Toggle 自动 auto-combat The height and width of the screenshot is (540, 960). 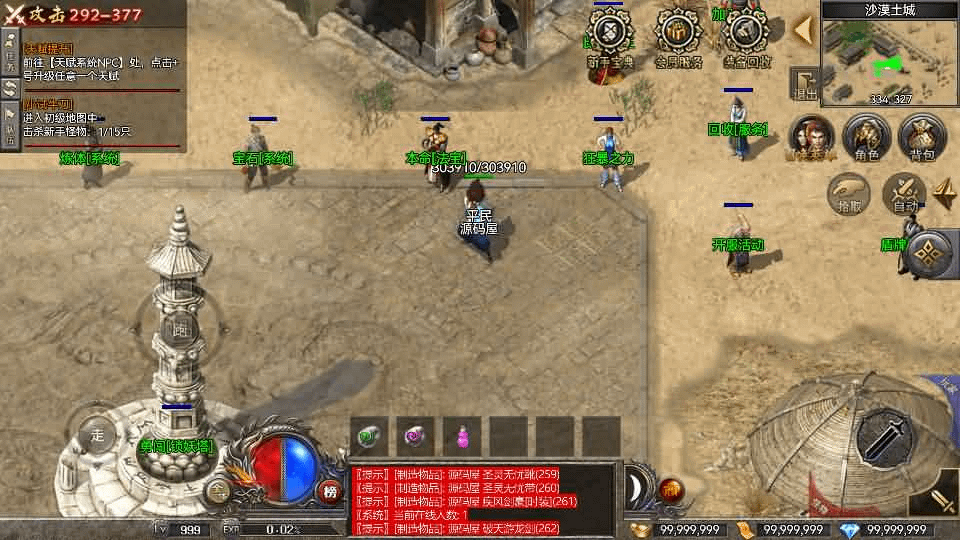[x=905, y=192]
